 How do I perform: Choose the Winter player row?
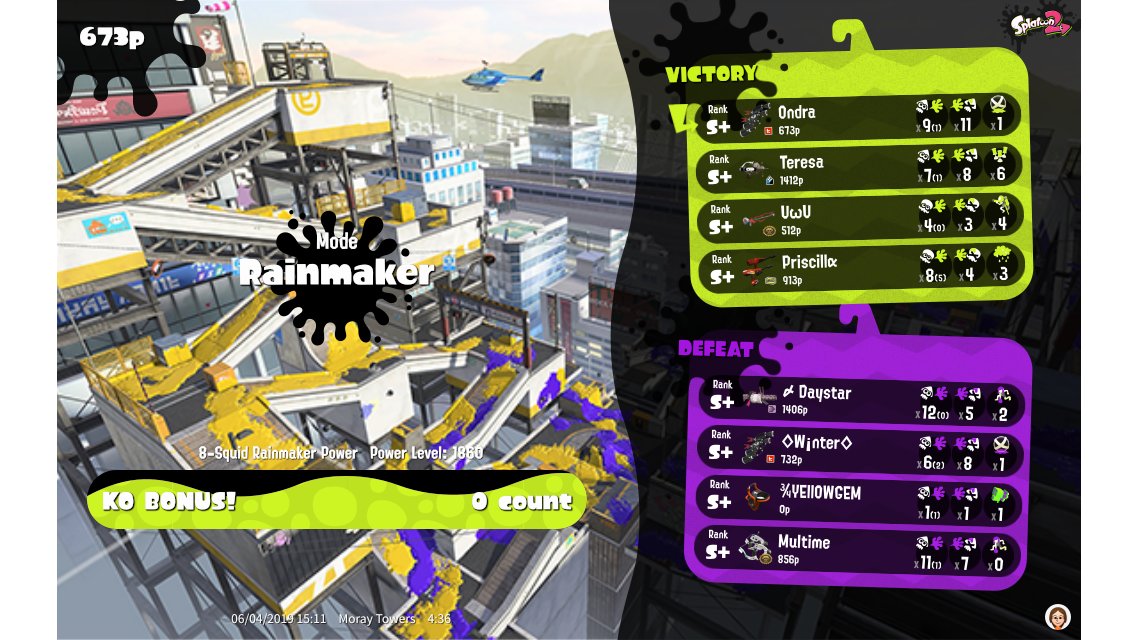pyautogui.click(x=860, y=449)
